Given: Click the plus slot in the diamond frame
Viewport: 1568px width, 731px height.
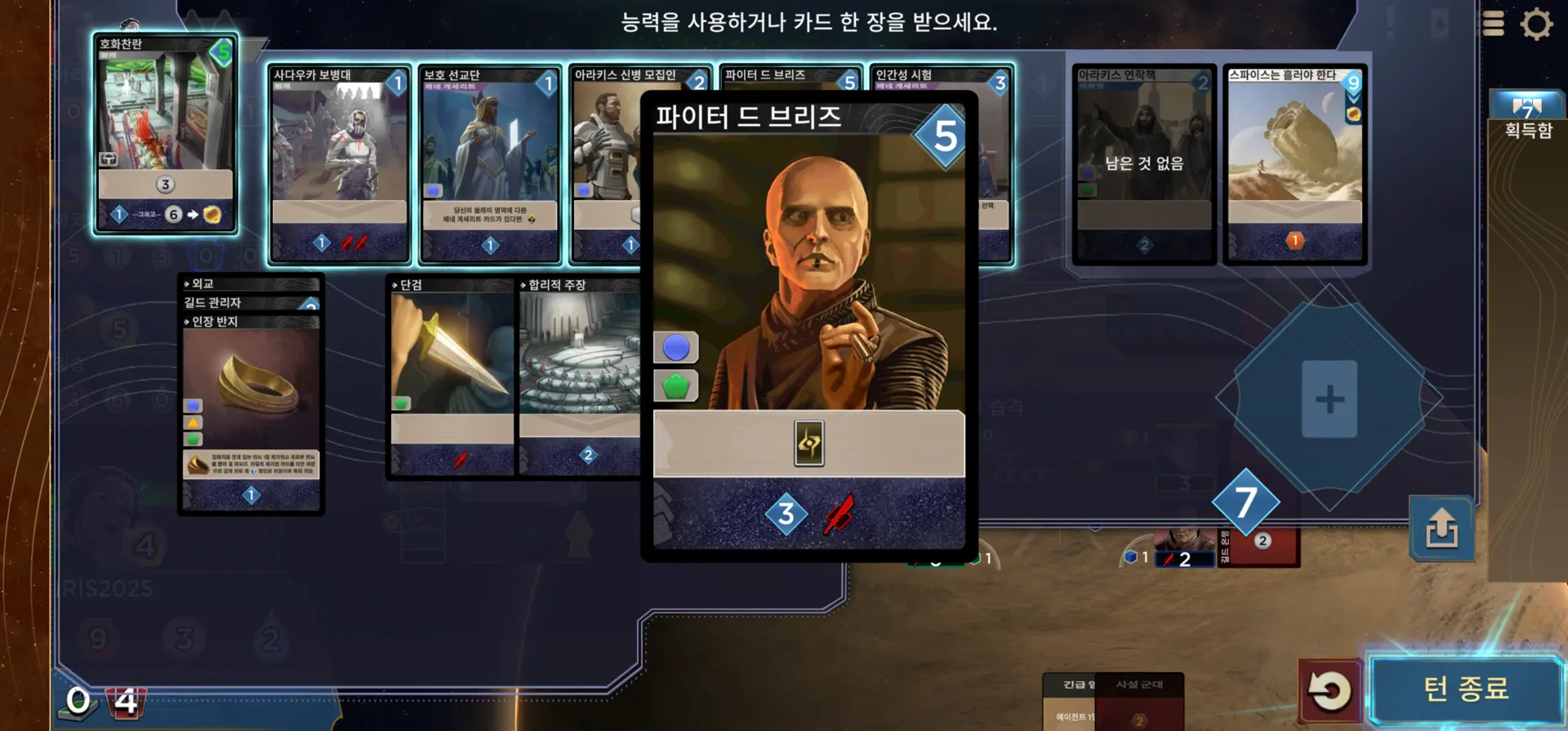Looking at the screenshot, I should tap(1329, 399).
